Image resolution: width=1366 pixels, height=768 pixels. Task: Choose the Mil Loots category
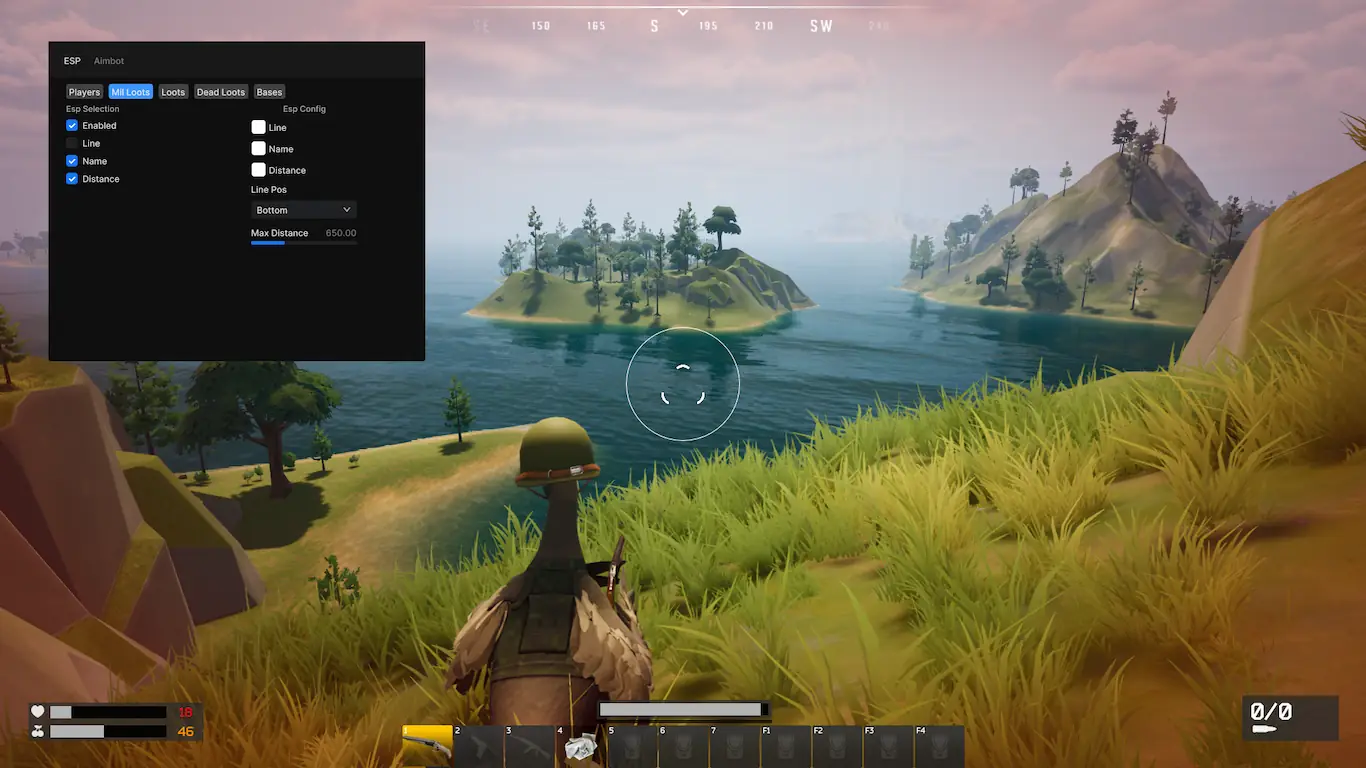coord(131,92)
